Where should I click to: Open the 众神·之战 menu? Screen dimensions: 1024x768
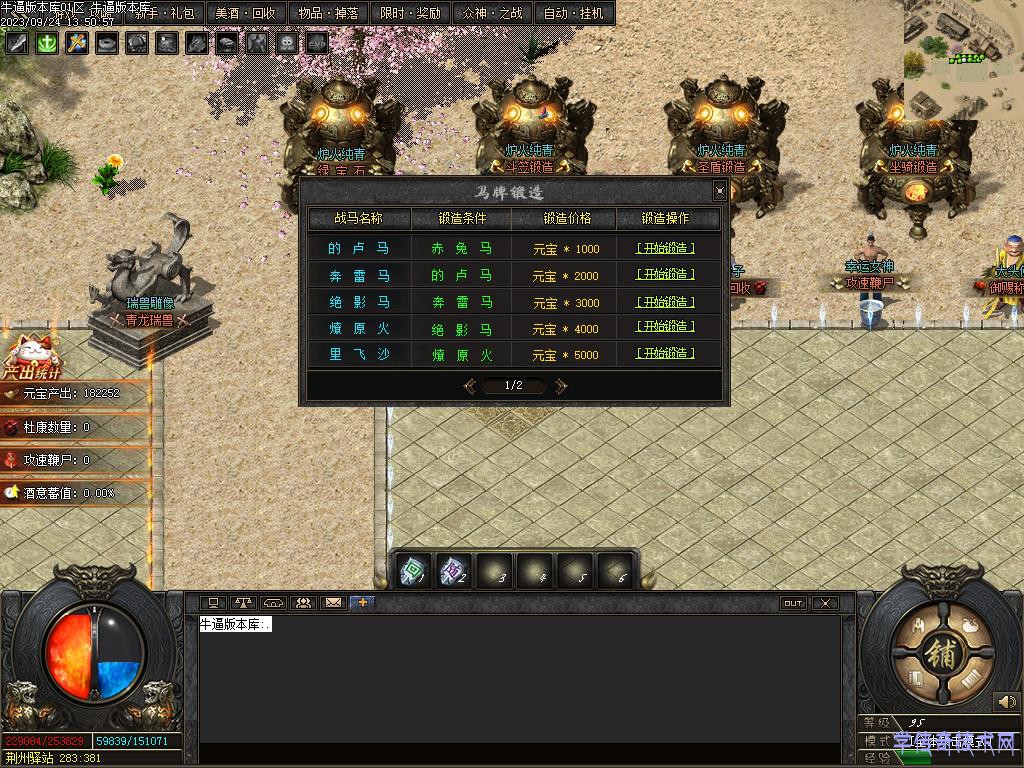click(493, 13)
